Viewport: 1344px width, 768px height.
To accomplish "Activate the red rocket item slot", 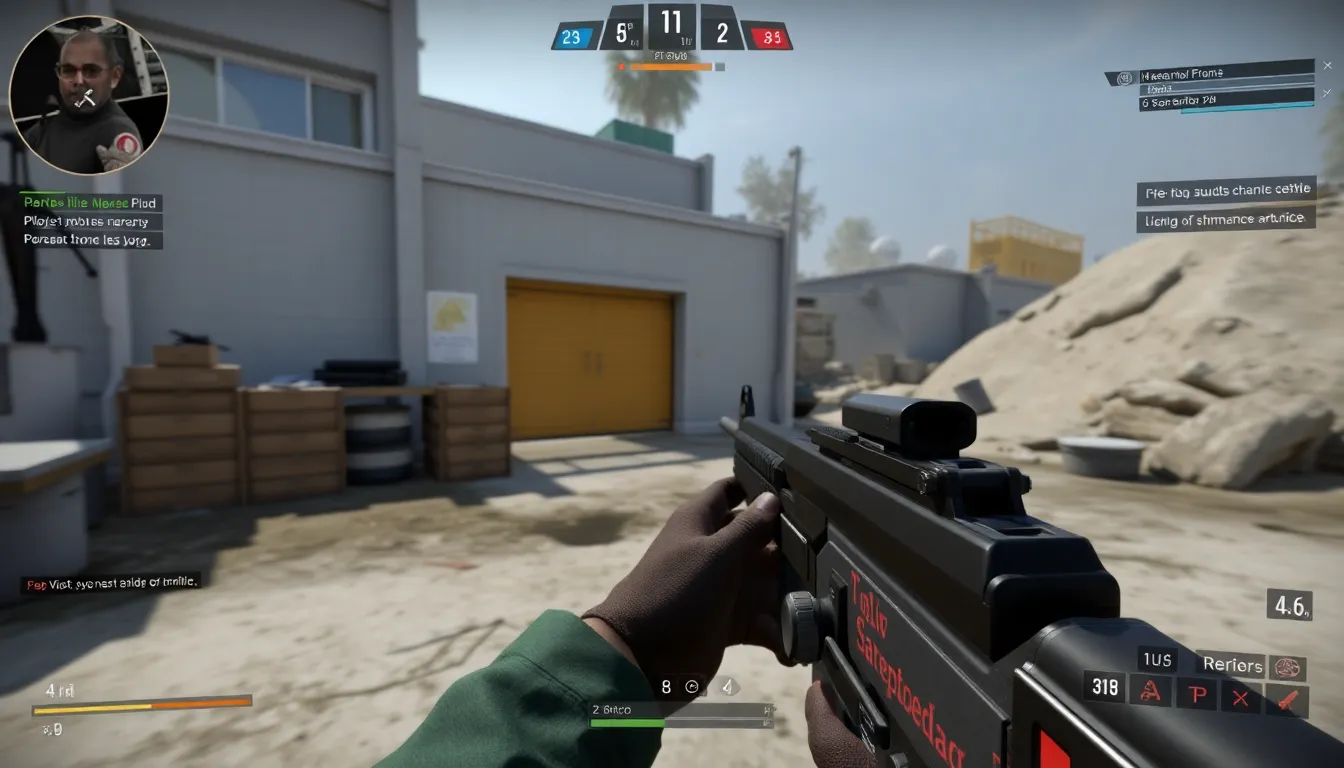I will point(1286,699).
